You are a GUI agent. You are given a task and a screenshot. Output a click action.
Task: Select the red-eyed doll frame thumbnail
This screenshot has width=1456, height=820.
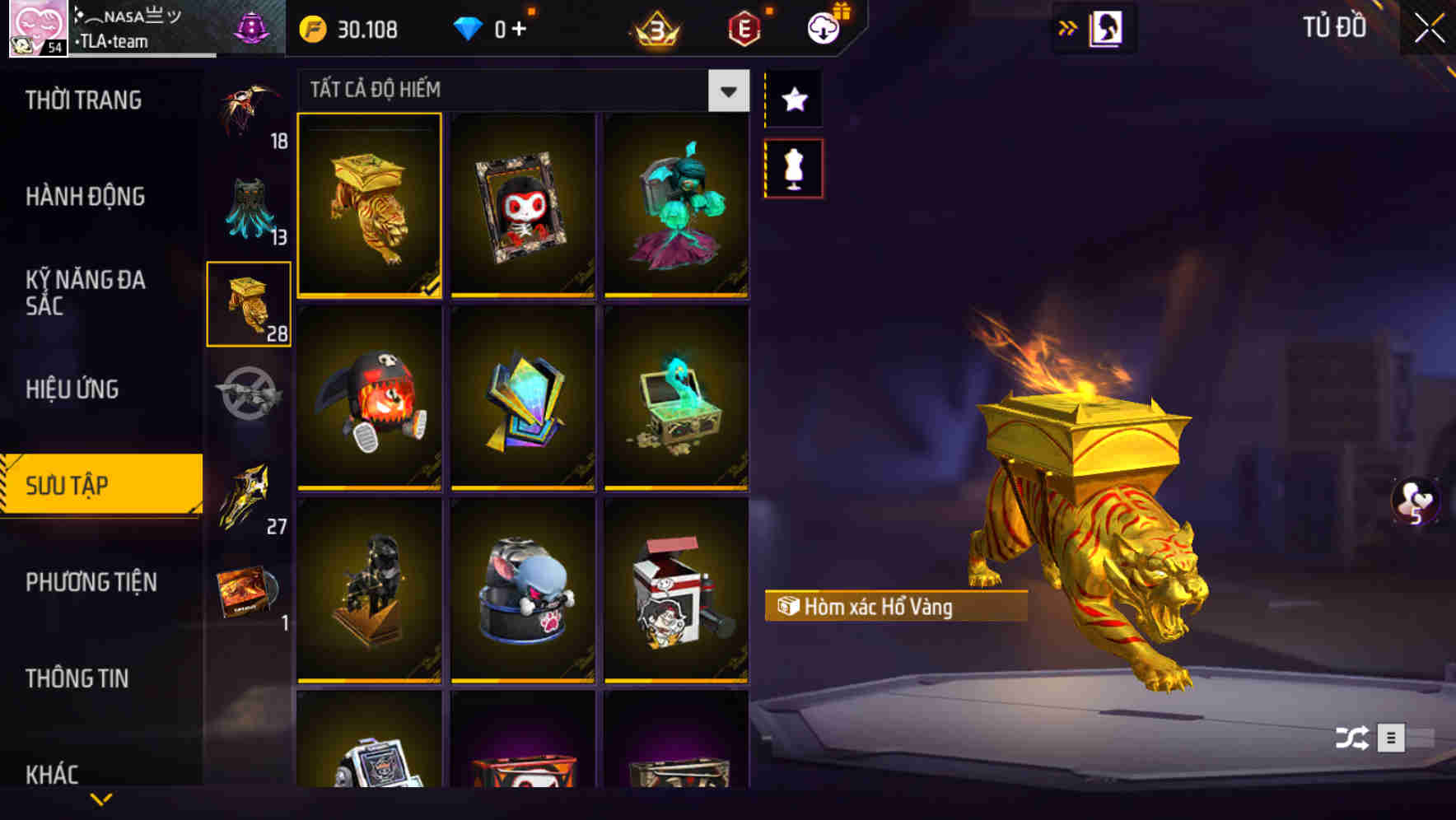click(523, 206)
